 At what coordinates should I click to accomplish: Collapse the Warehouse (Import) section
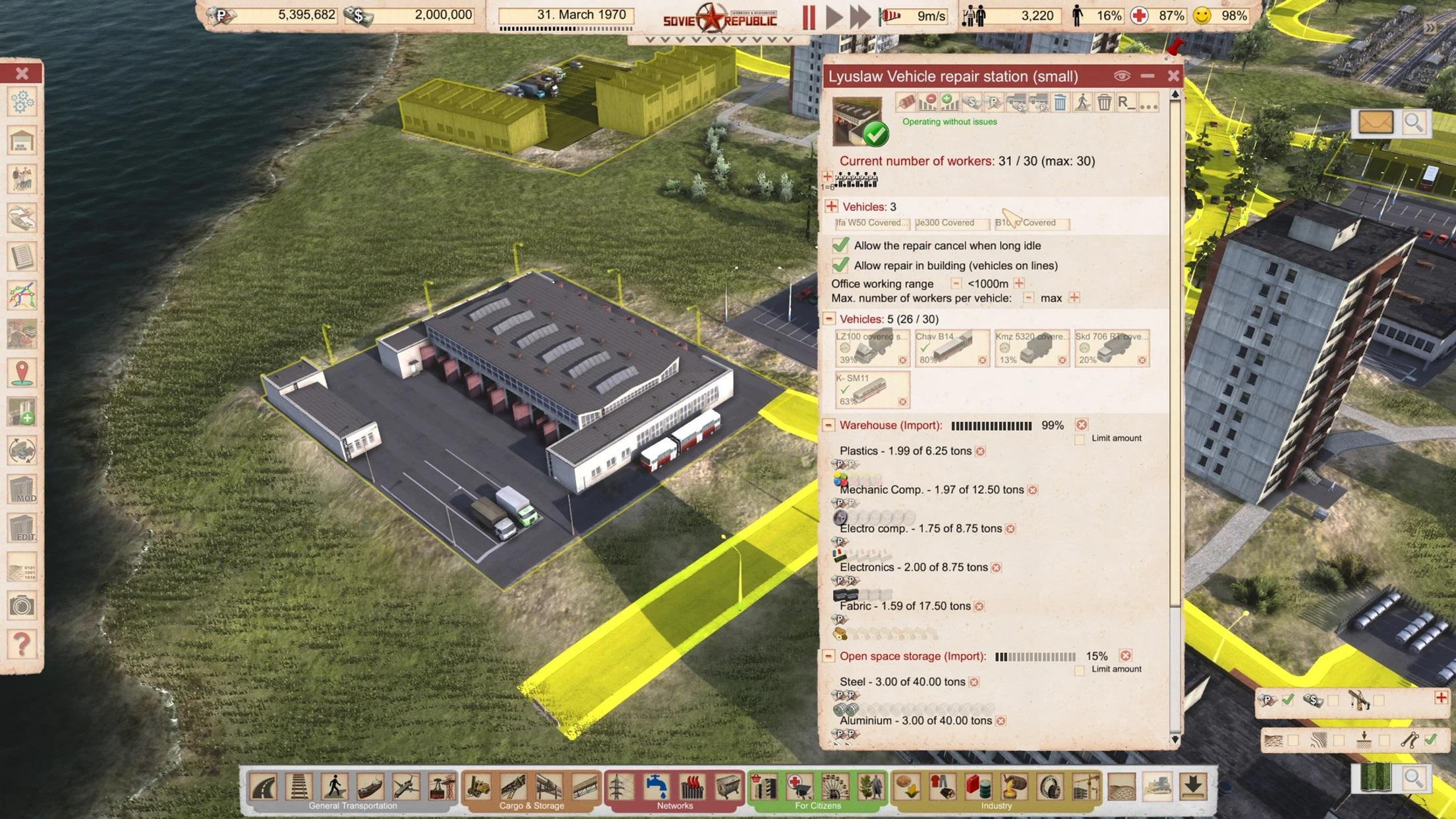[829, 425]
